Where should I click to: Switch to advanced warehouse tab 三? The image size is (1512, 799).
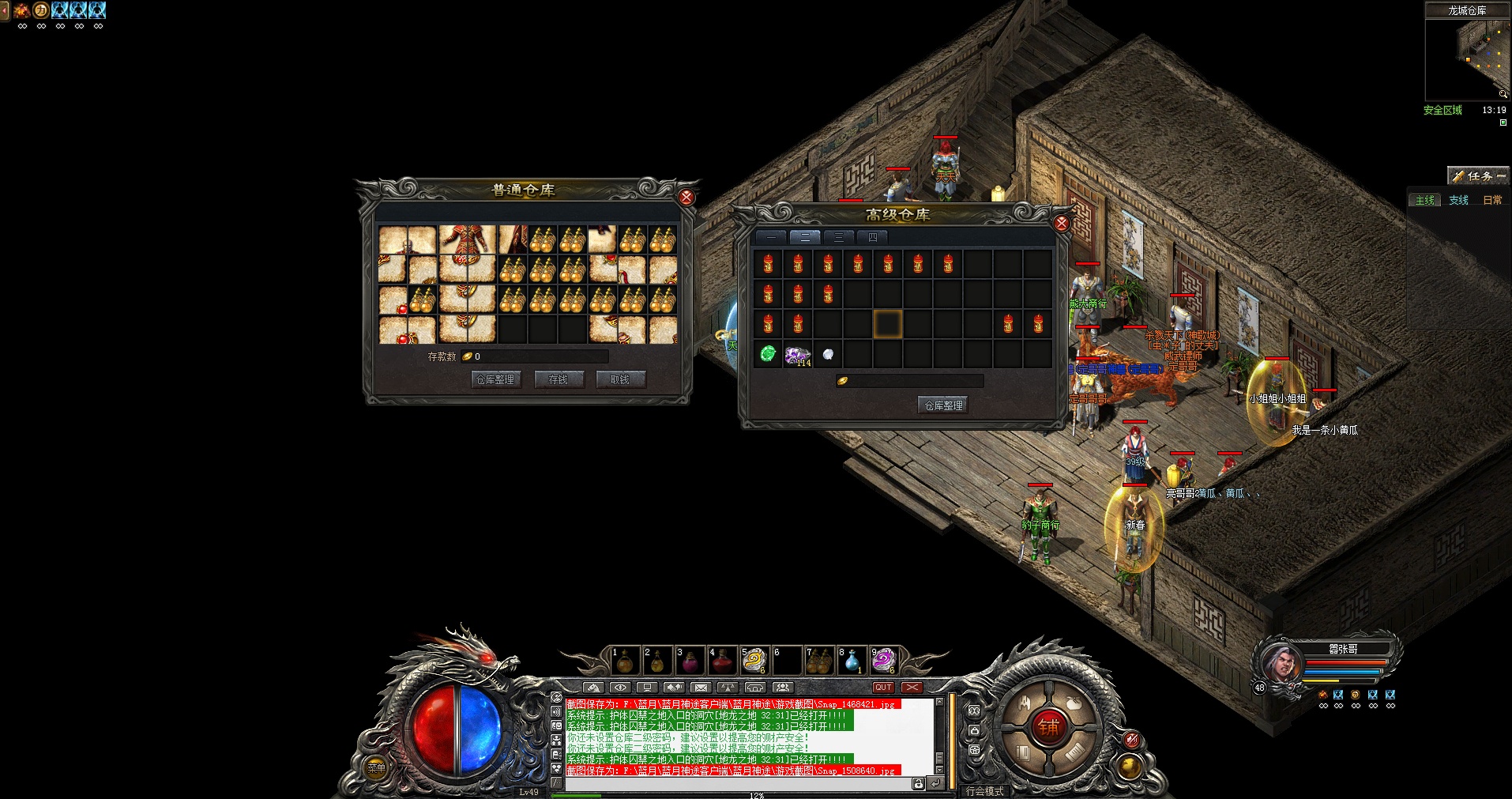838,237
